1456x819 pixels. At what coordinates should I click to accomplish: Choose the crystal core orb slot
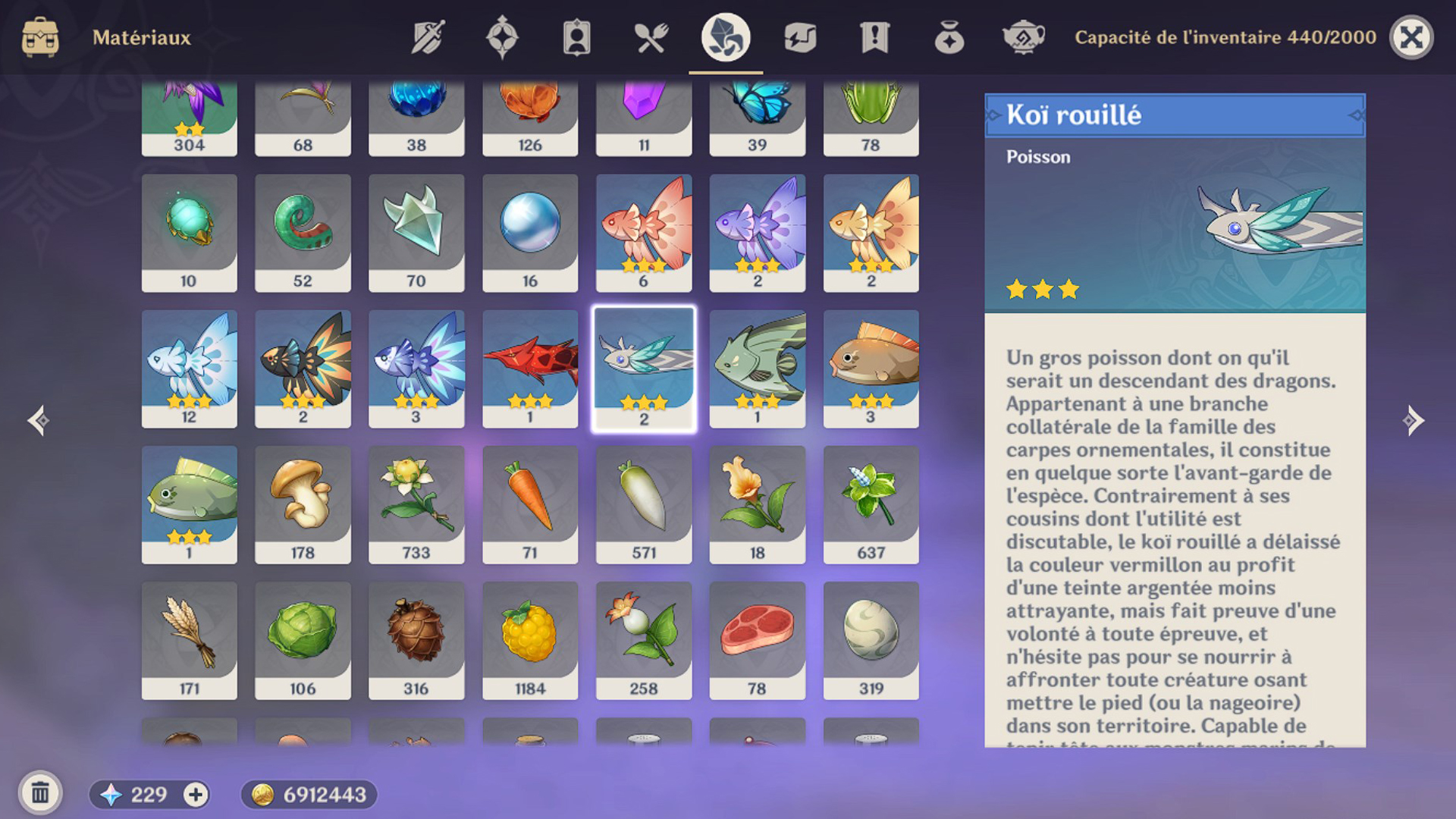(530, 232)
